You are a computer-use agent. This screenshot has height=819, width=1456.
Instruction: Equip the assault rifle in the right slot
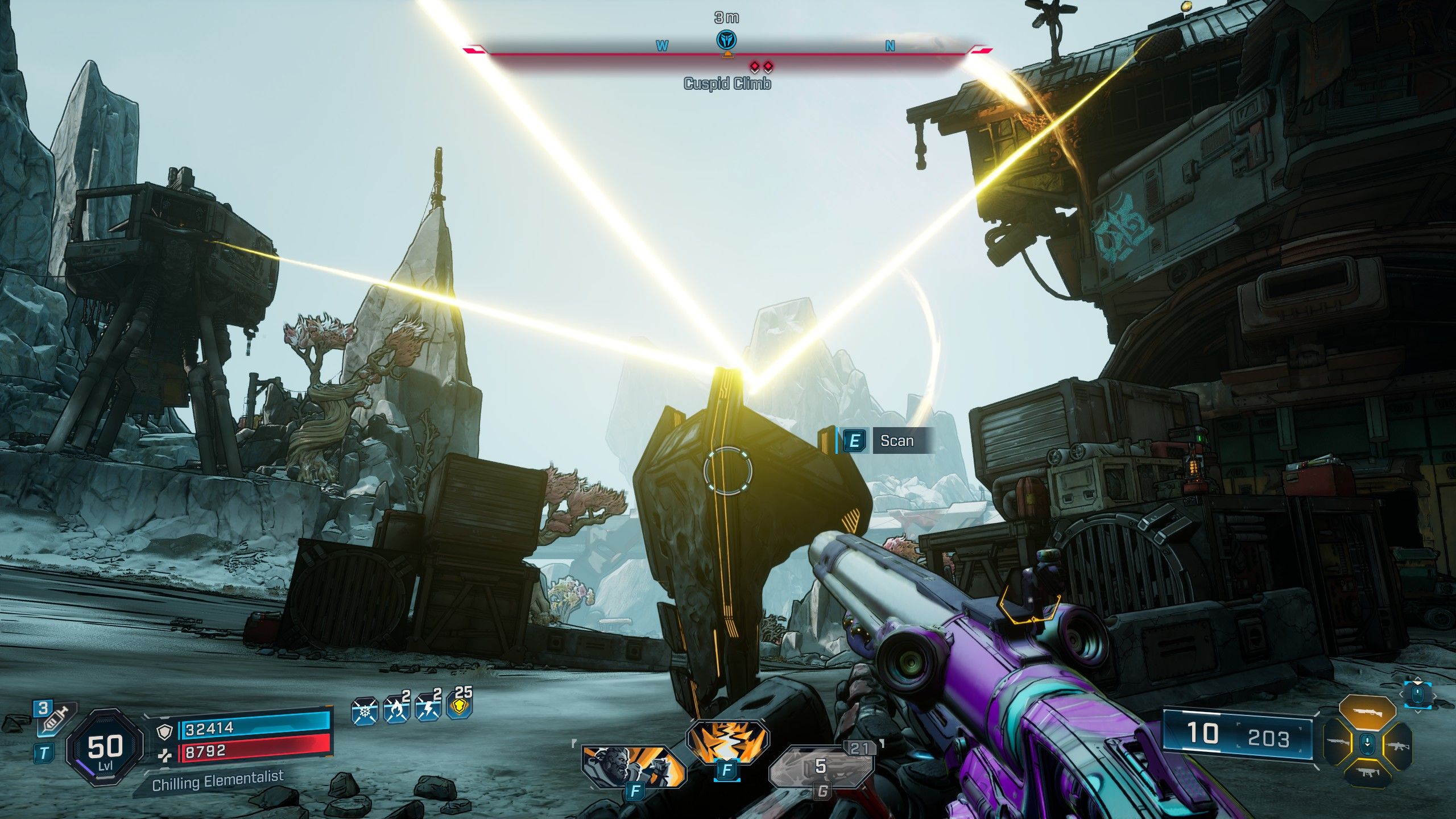tap(1396, 744)
